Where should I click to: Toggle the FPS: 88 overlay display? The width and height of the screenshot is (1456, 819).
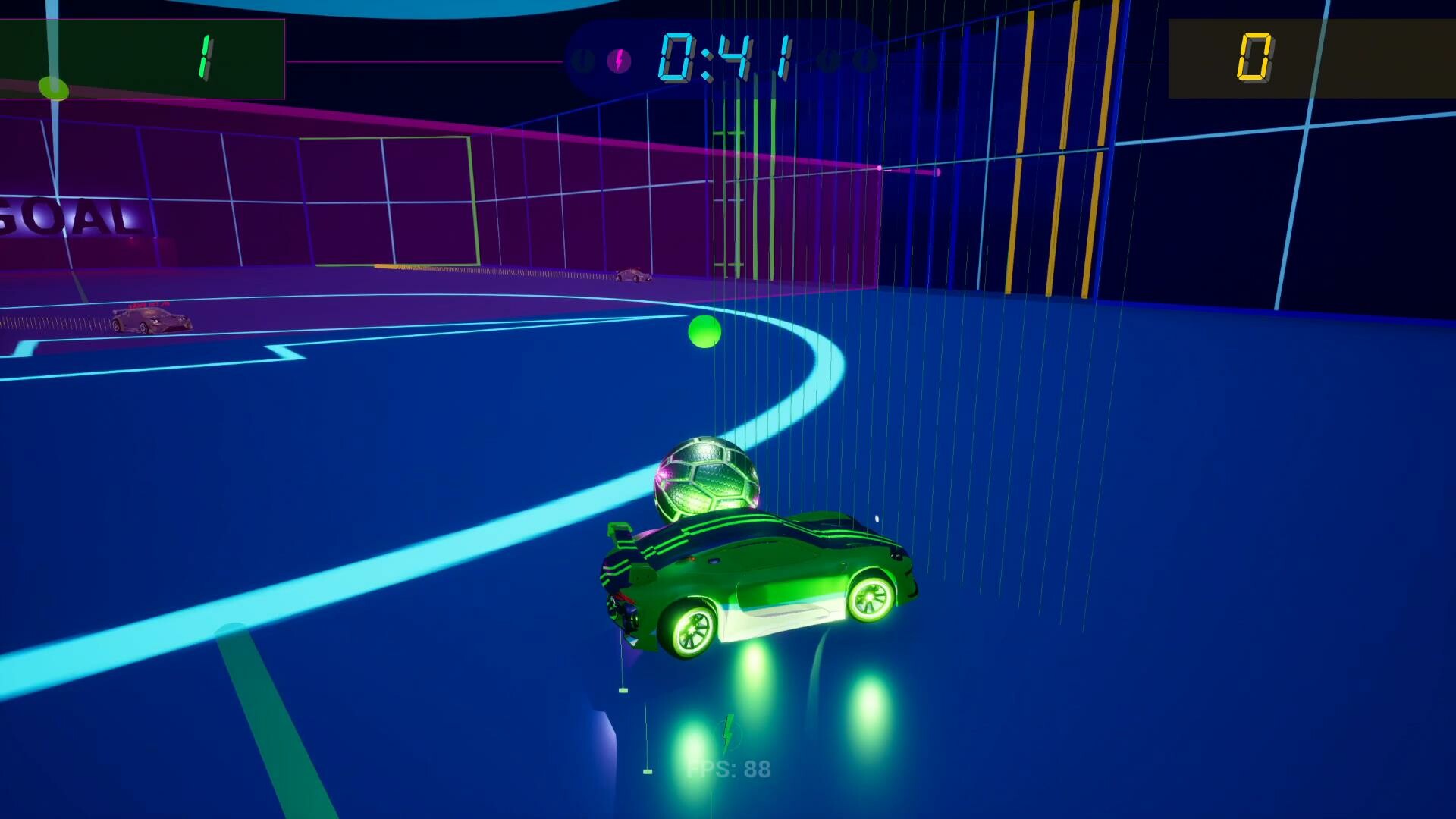coord(730,768)
